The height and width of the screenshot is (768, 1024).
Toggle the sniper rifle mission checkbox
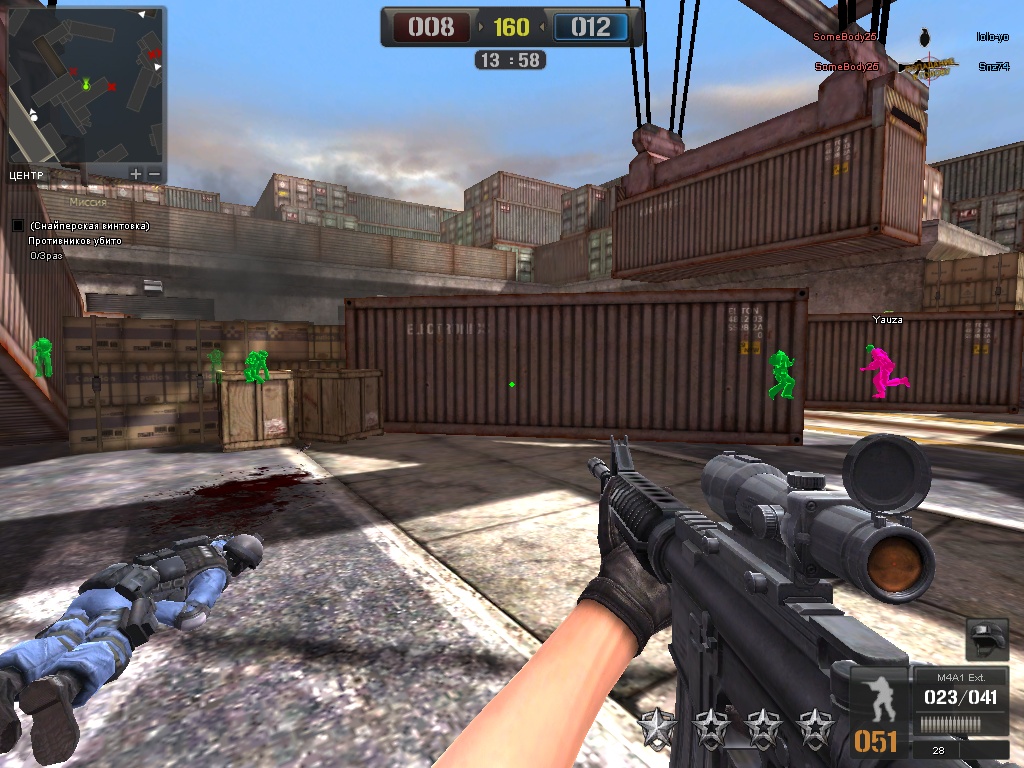coord(18,226)
